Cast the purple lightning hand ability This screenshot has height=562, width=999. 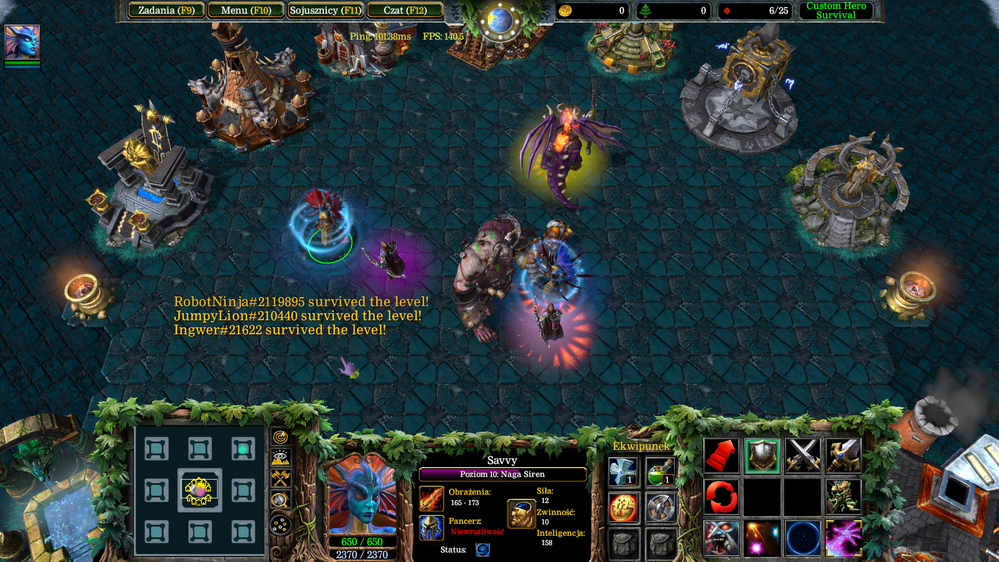843,538
